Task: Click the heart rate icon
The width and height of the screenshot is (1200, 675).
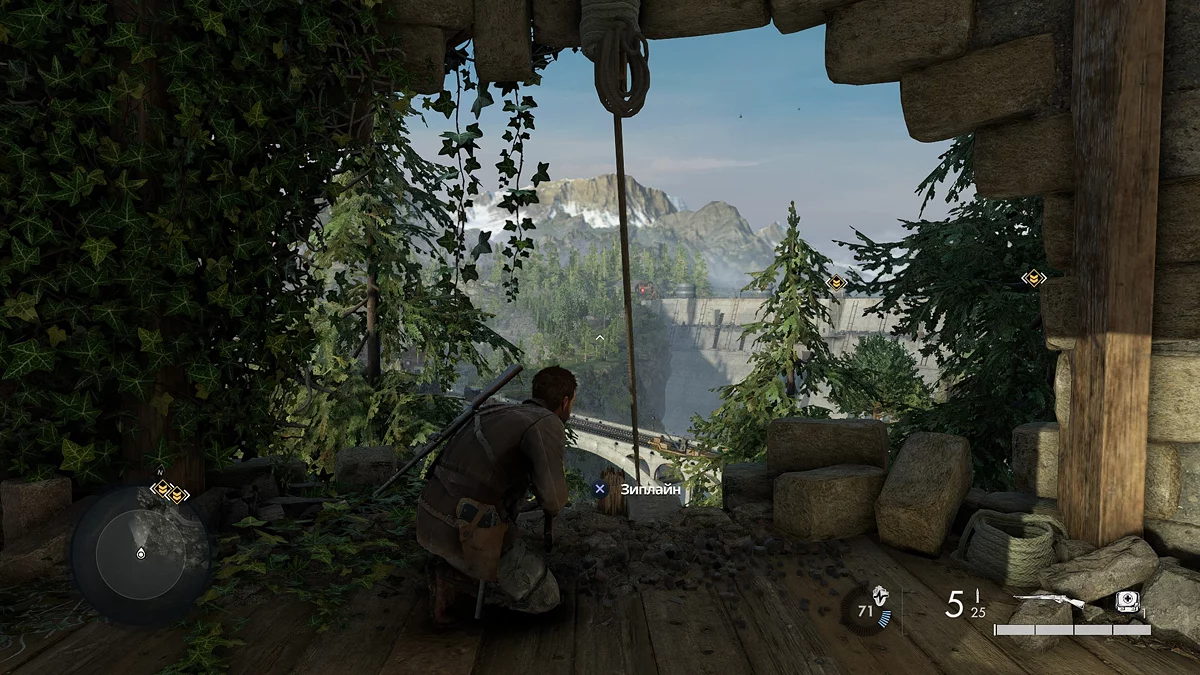Action: 880,594
